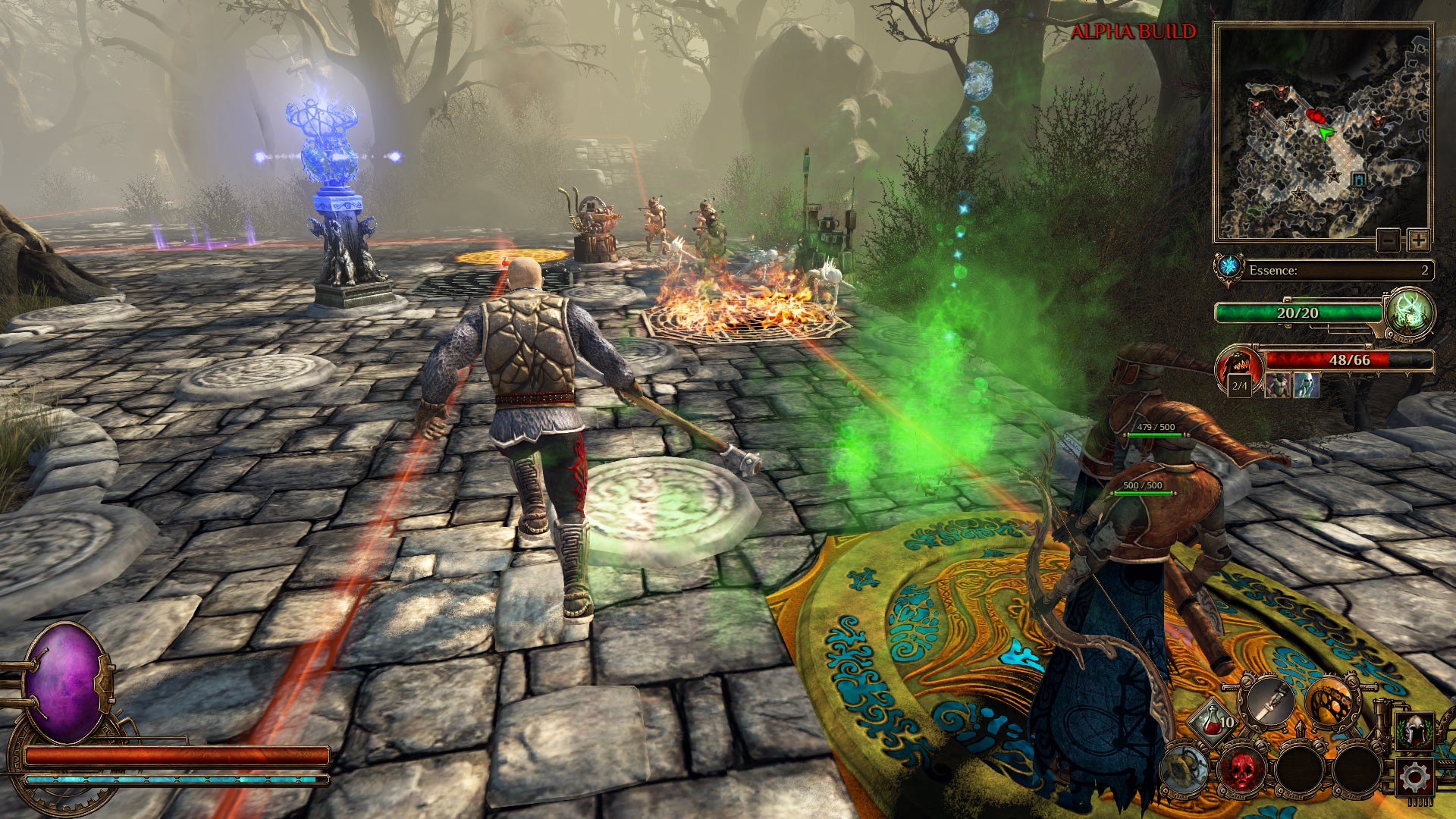Open the gear settings menu

click(x=1415, y=777)
